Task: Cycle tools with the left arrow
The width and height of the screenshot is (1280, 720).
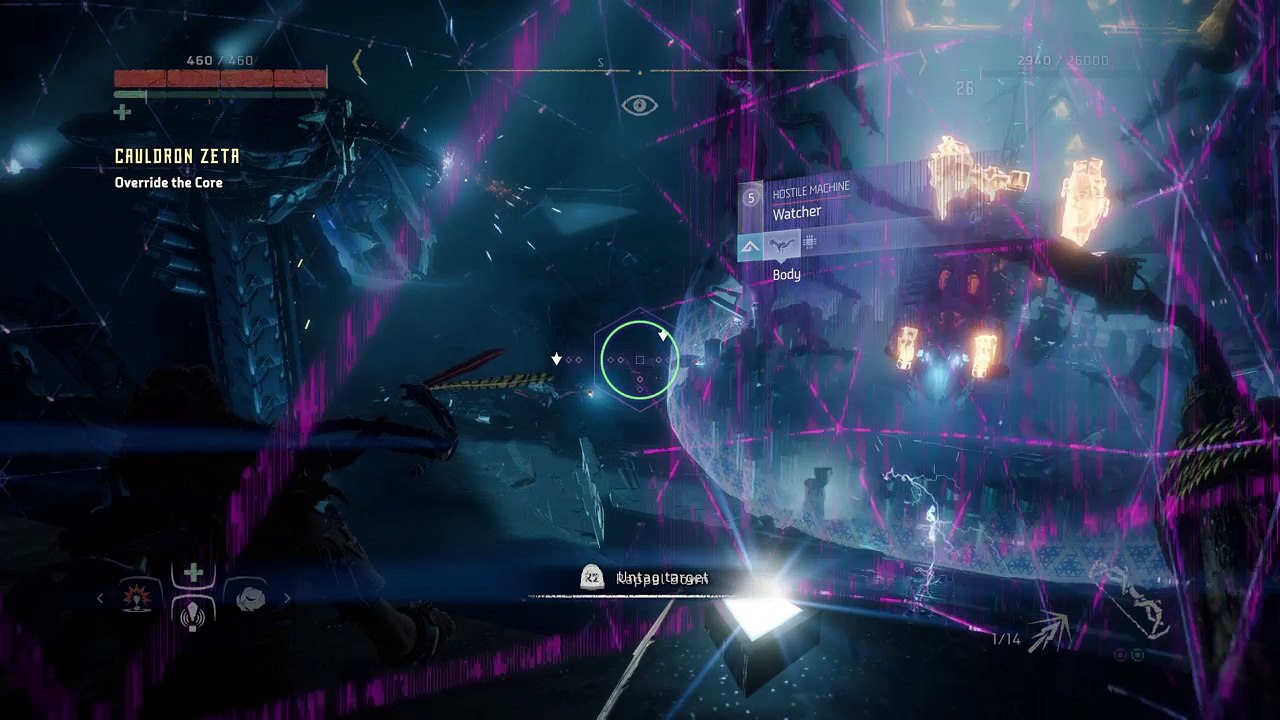Action: pyautogui.click(x=100, y=599)
